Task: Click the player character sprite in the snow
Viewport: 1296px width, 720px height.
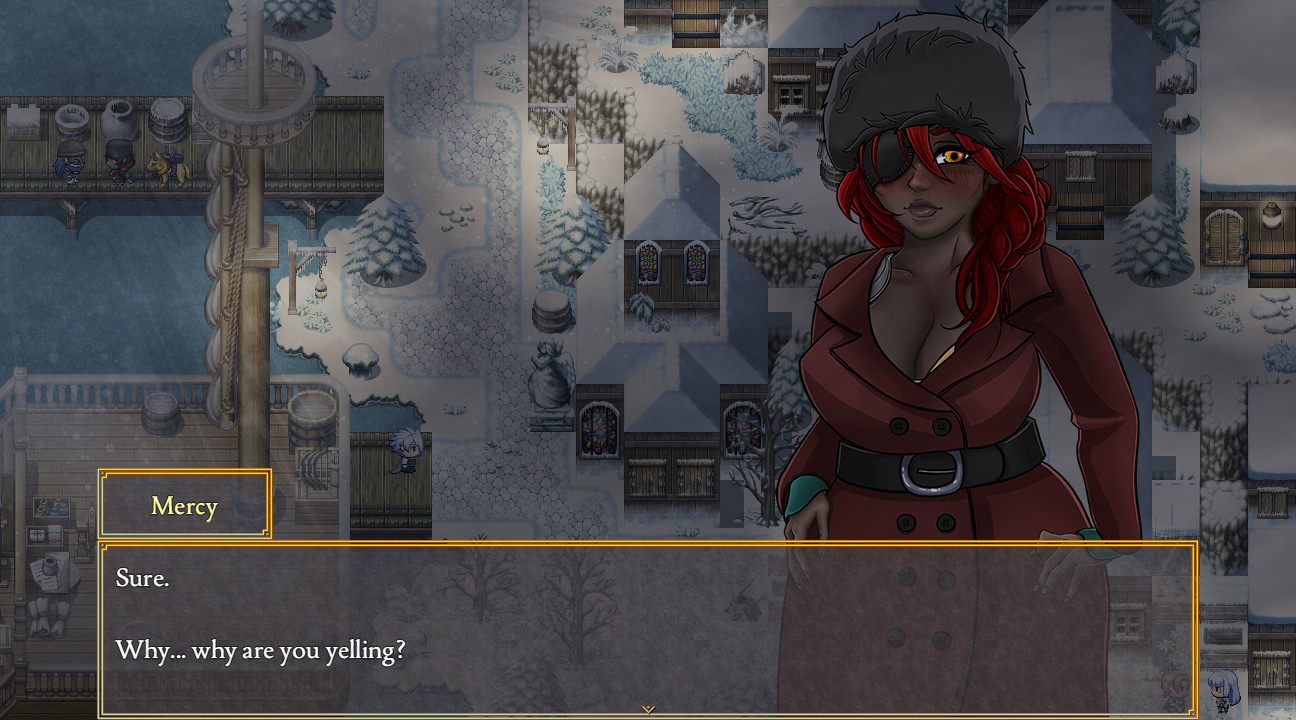Action: coord(406,452)
